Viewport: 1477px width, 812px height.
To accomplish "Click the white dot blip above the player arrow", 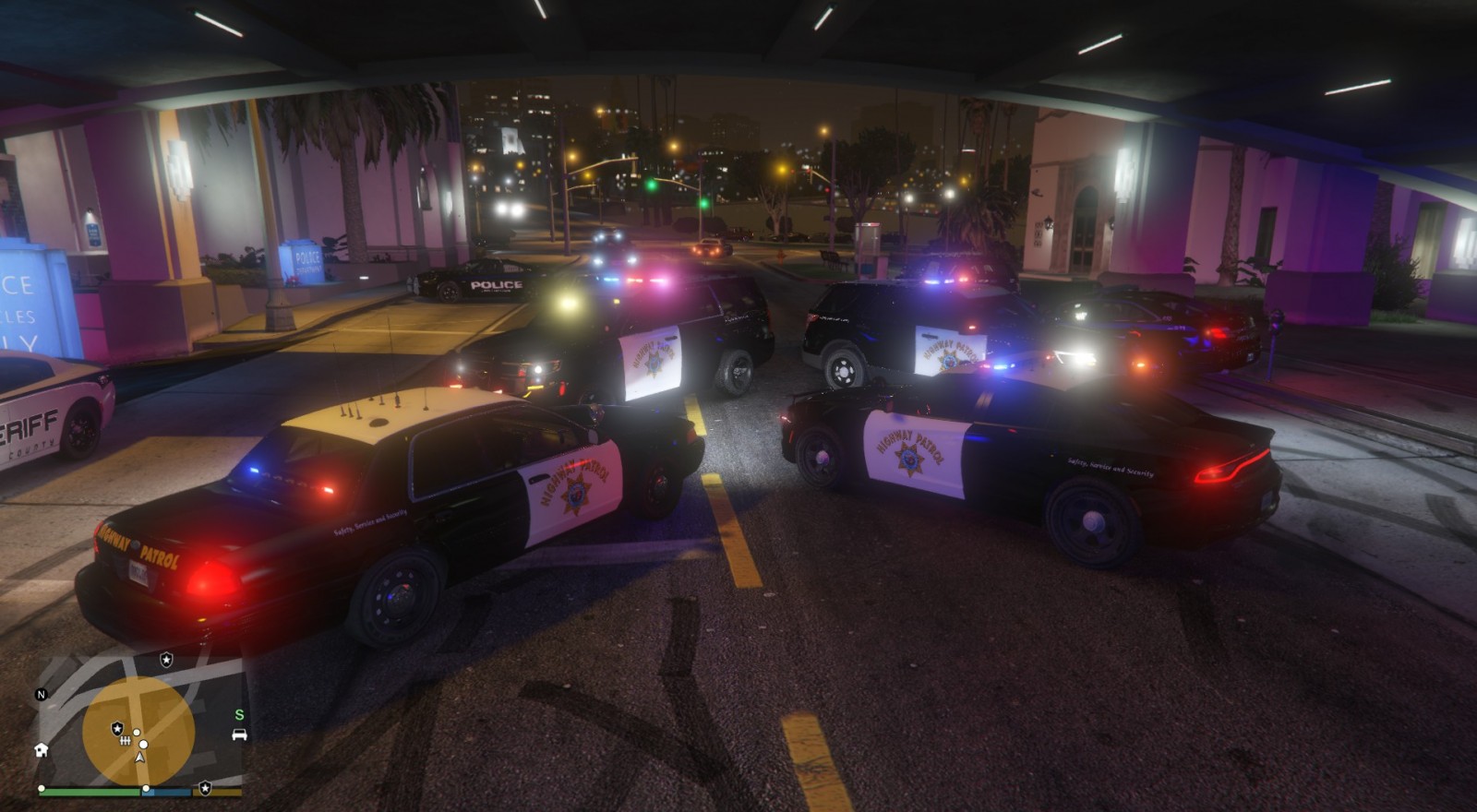I will pos(143,744).
